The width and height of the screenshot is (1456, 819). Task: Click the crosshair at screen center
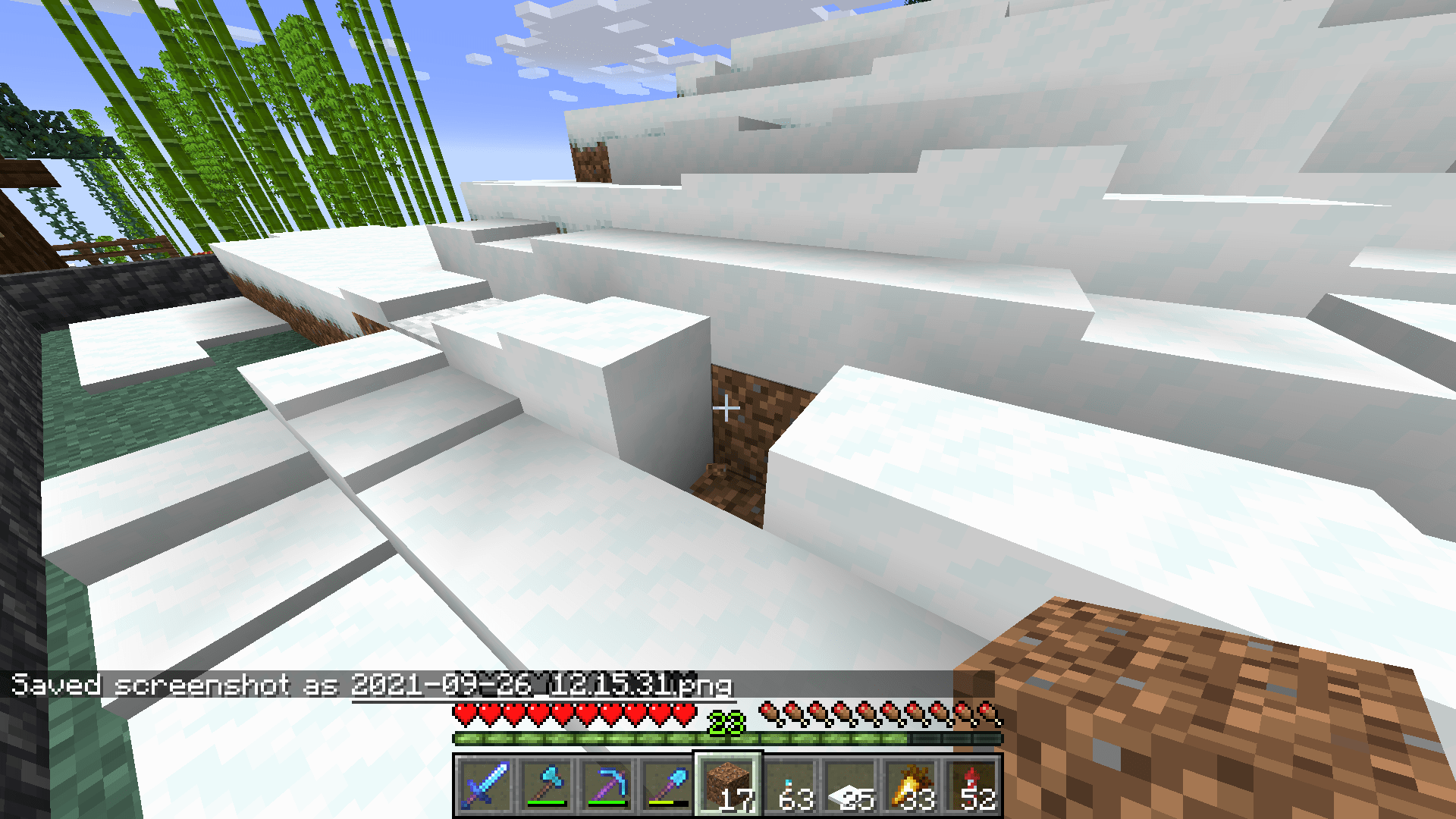coord(727,407)
